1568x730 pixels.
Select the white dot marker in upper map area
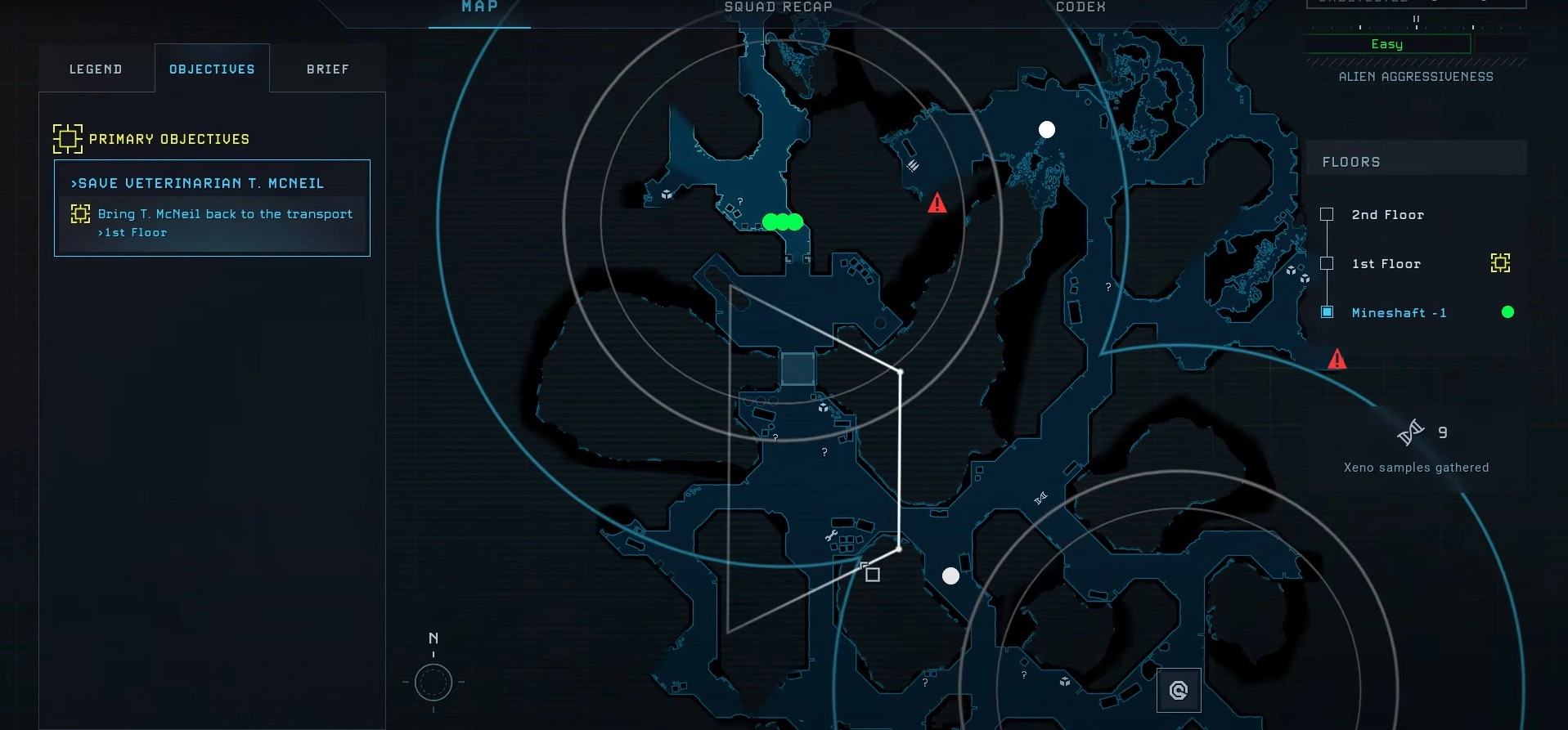tap(1047, 129)
